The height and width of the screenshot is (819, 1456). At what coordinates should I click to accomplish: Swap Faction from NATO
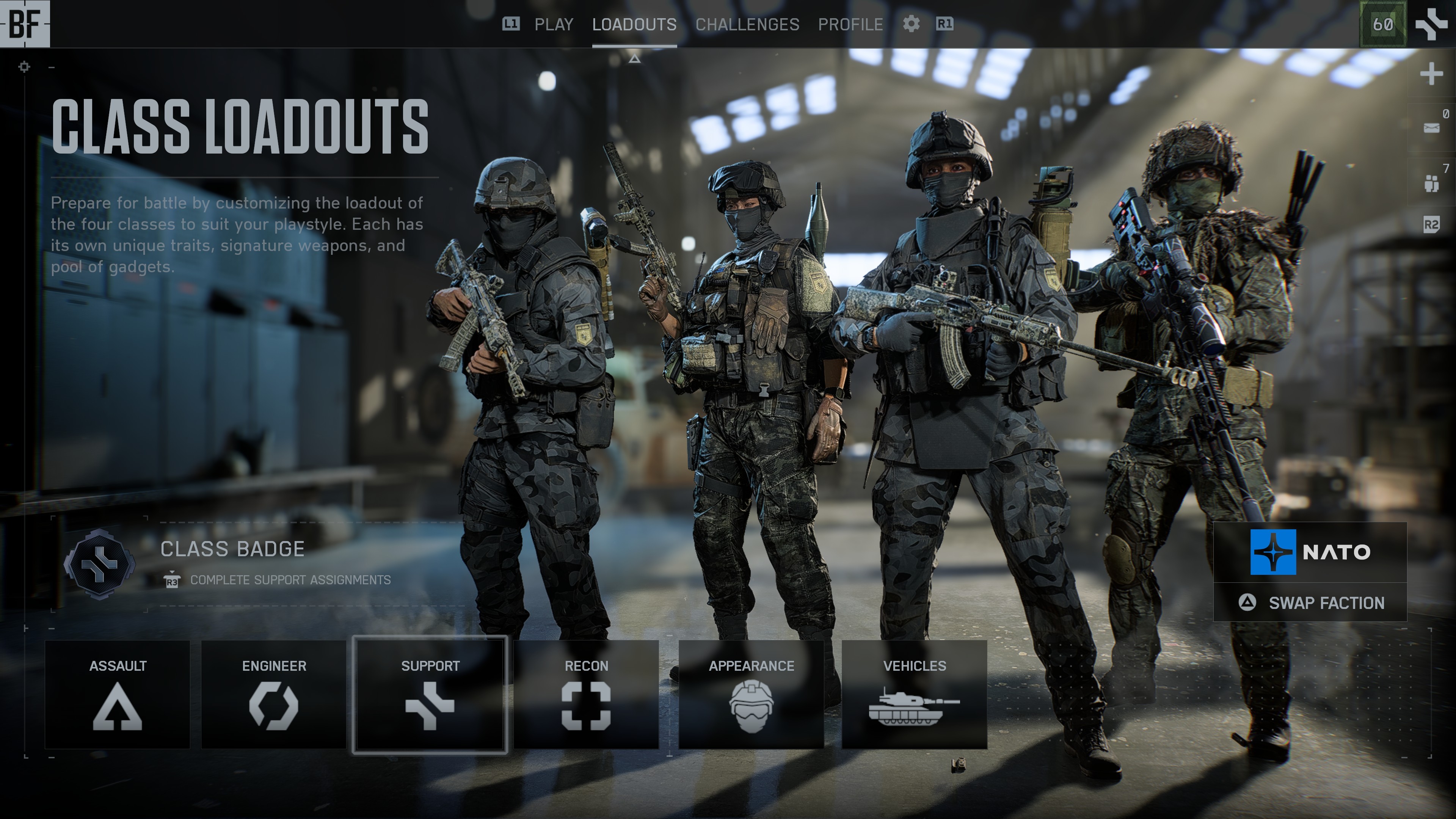pos(1310,602)
